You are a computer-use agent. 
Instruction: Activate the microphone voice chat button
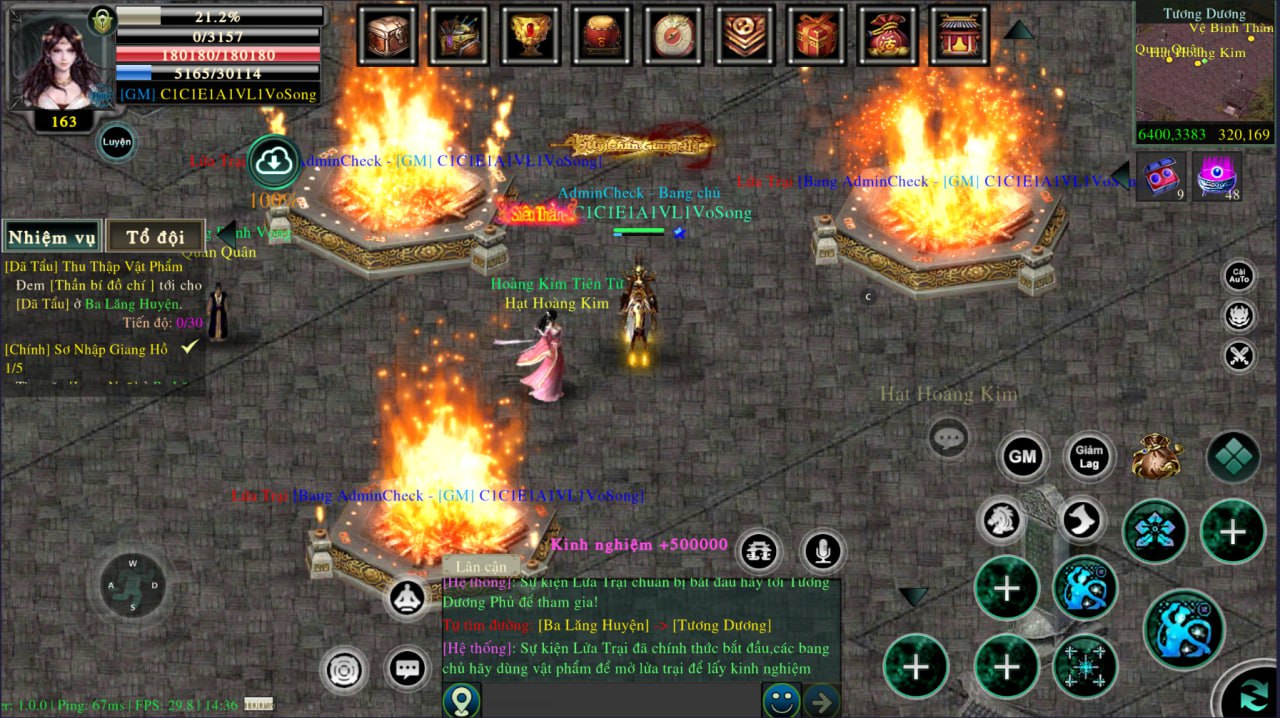[x=823, y=551]
